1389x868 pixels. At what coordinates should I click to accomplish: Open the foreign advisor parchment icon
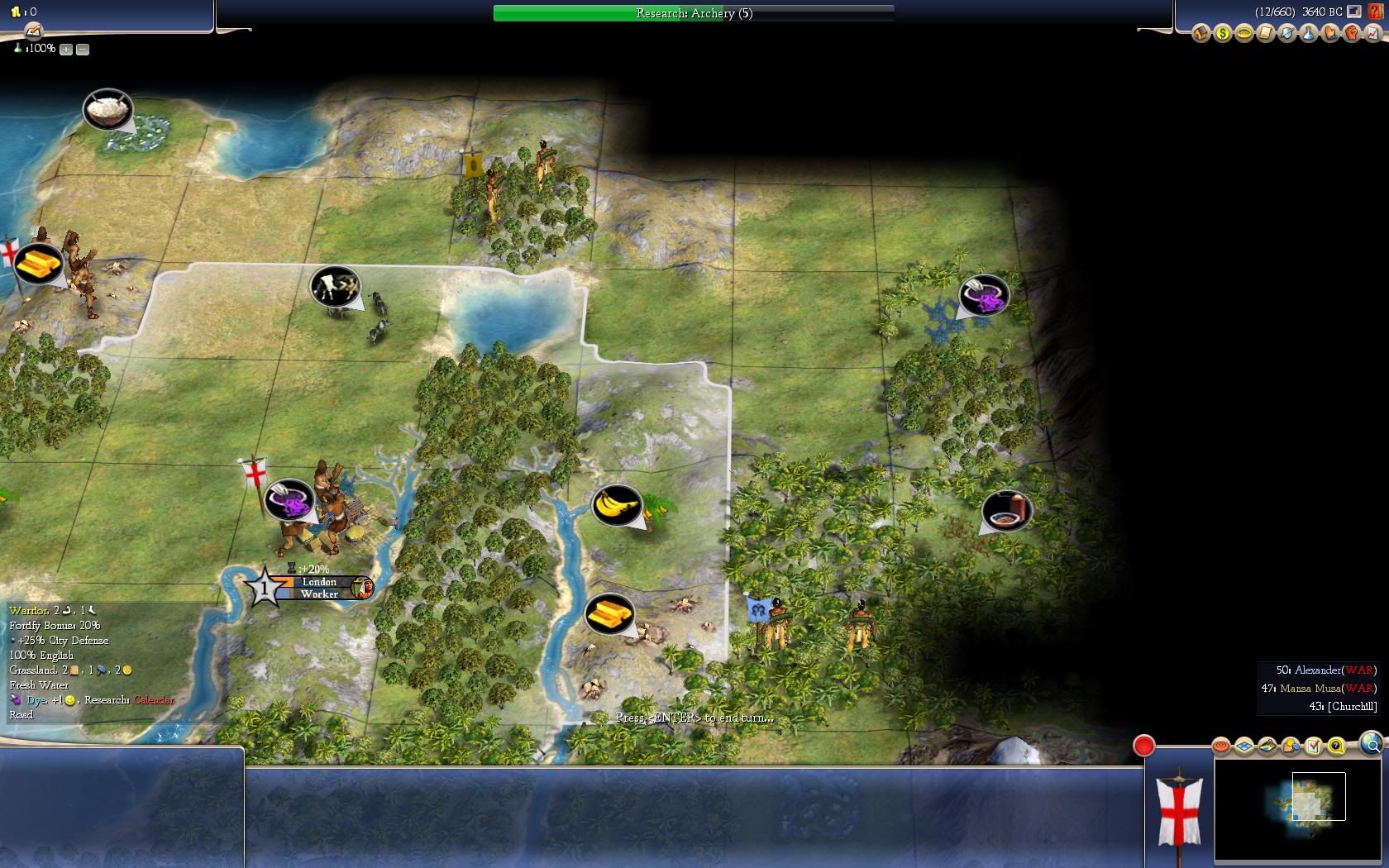(x=1265, y=33)
